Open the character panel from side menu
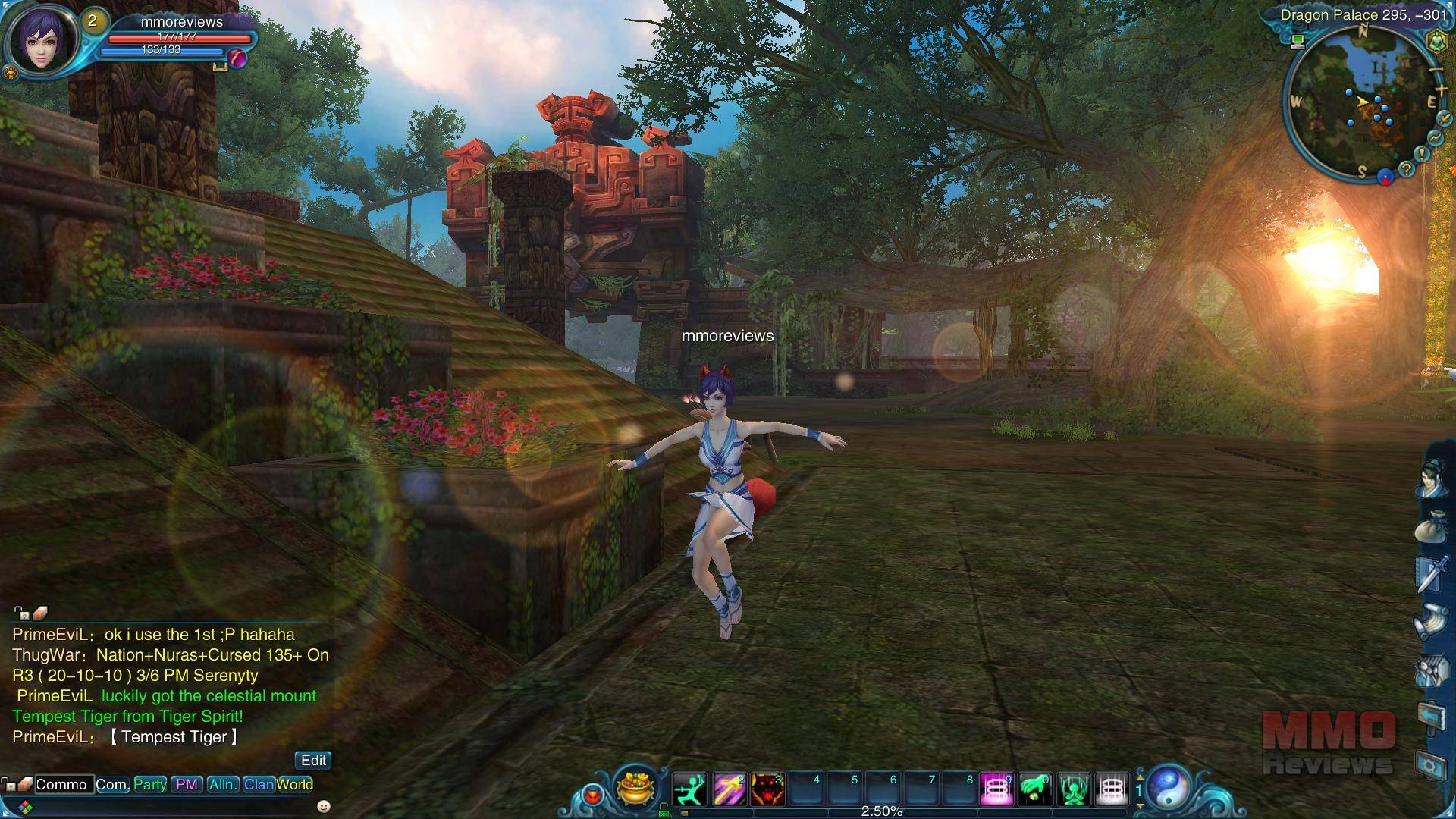 [x=1431, y=479]
